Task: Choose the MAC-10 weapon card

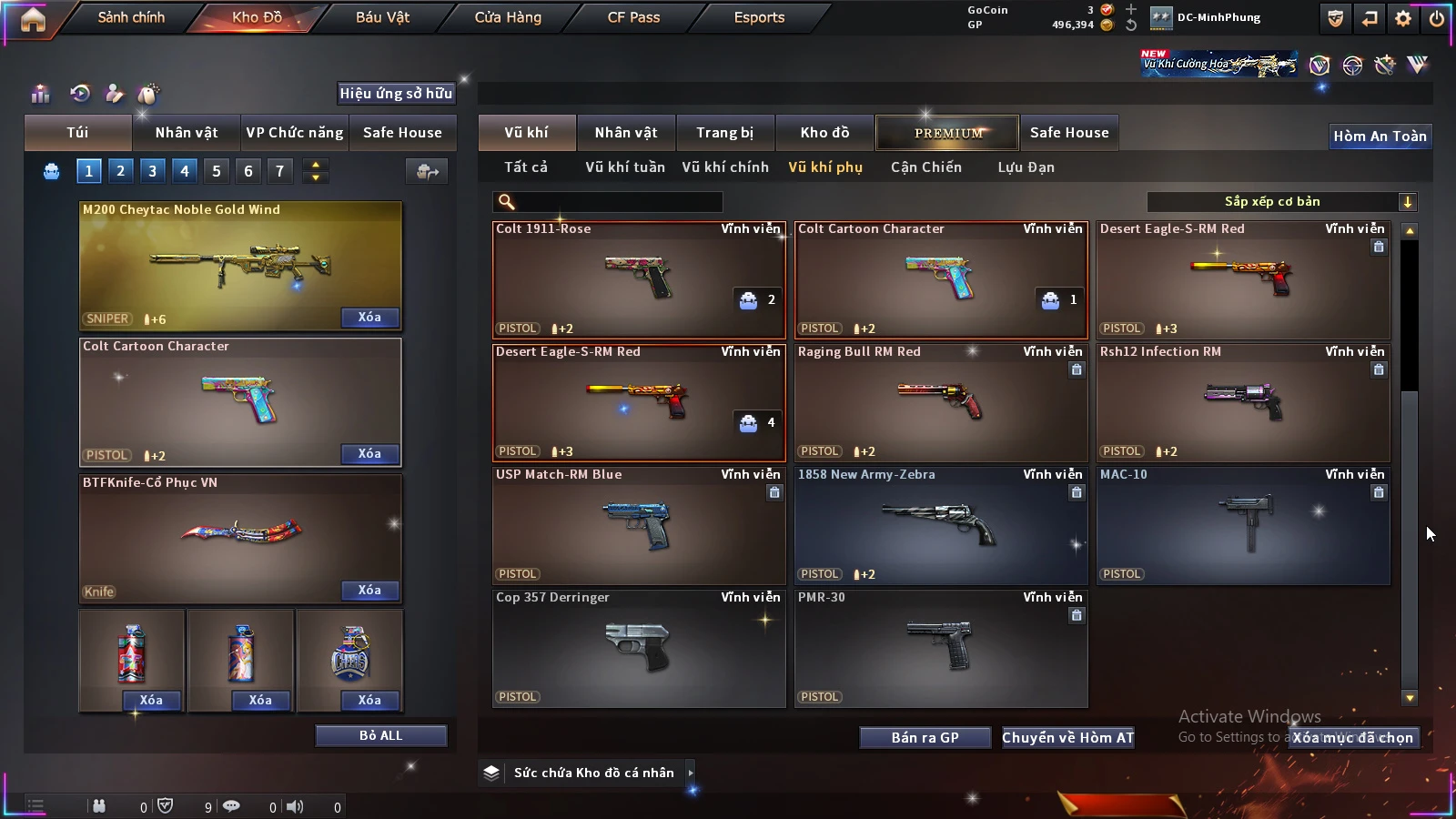Action: pyautogui.click(x=1242, y=525)
